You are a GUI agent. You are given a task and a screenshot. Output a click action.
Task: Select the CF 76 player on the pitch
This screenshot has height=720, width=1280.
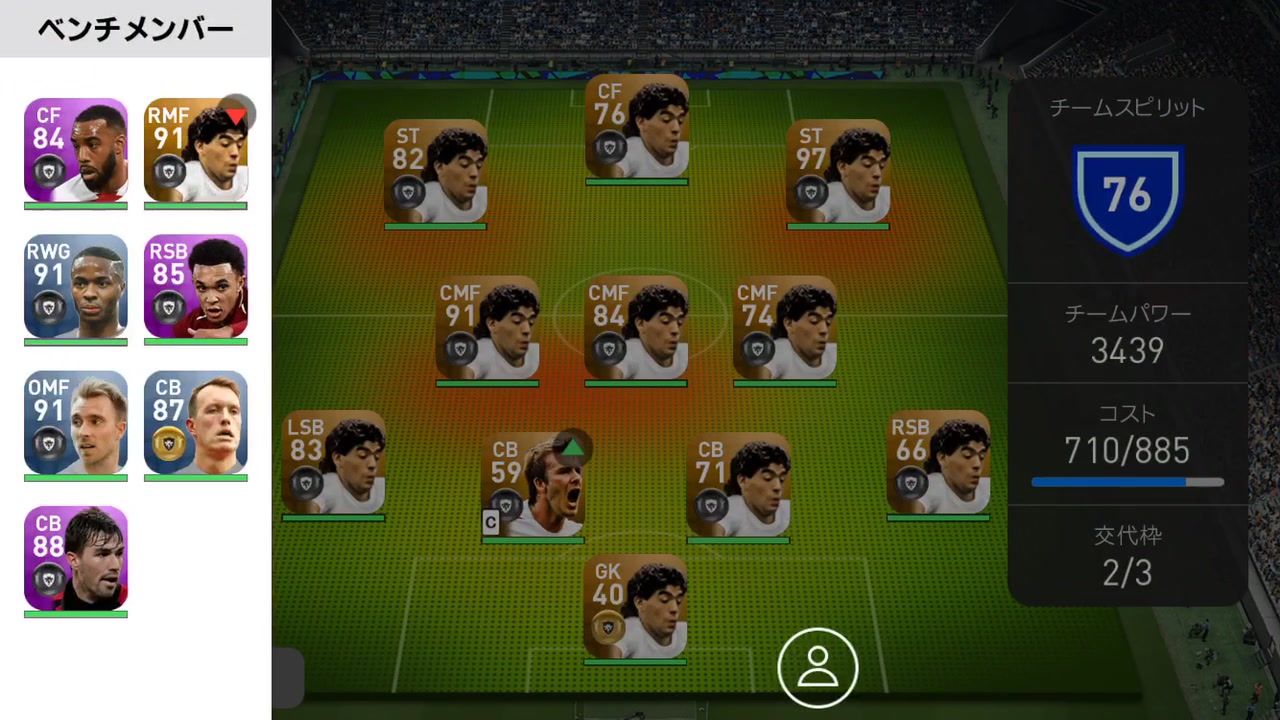coord(637,126)
